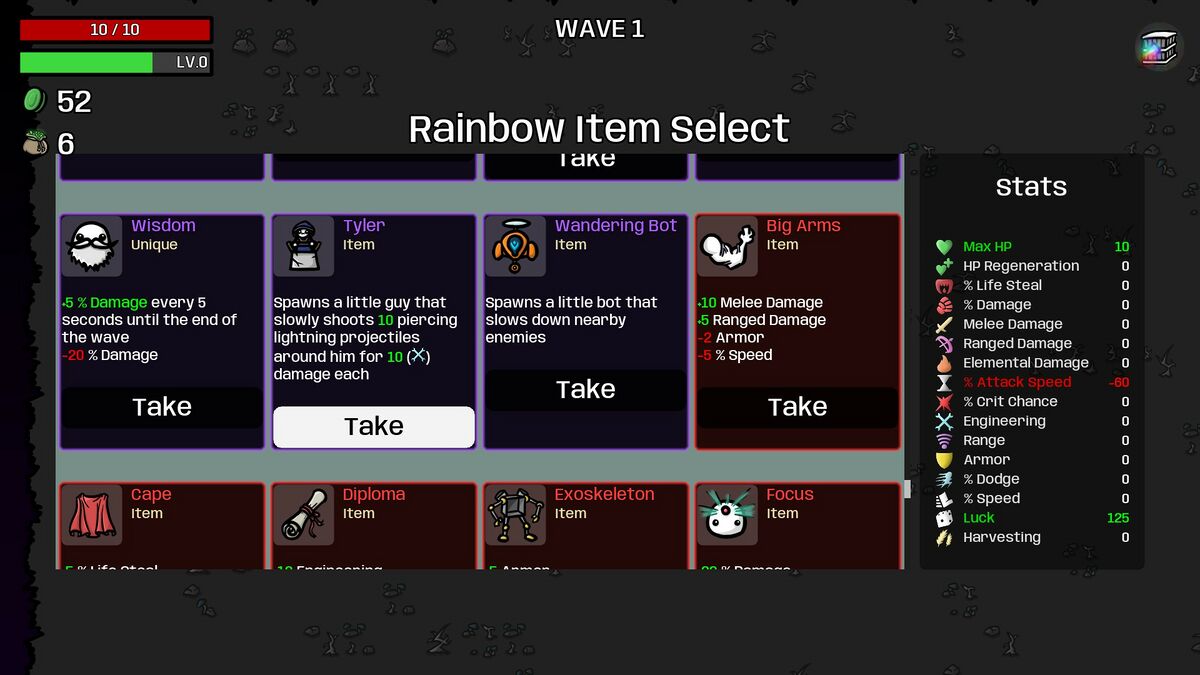Select the Cape item card
Viewport: 1200px width, 675px height.
coord(162,526)
